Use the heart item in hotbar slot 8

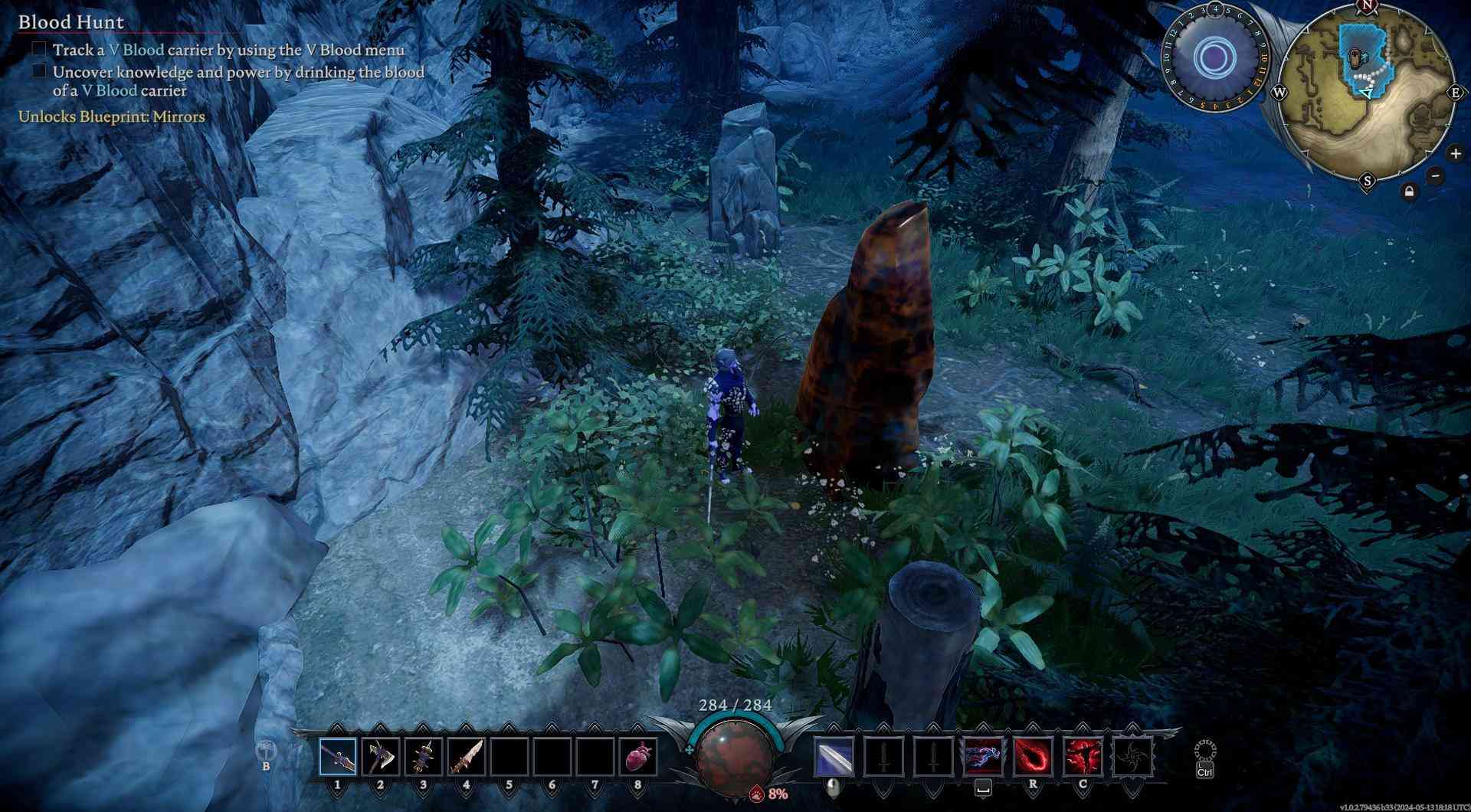pos(637,757)
